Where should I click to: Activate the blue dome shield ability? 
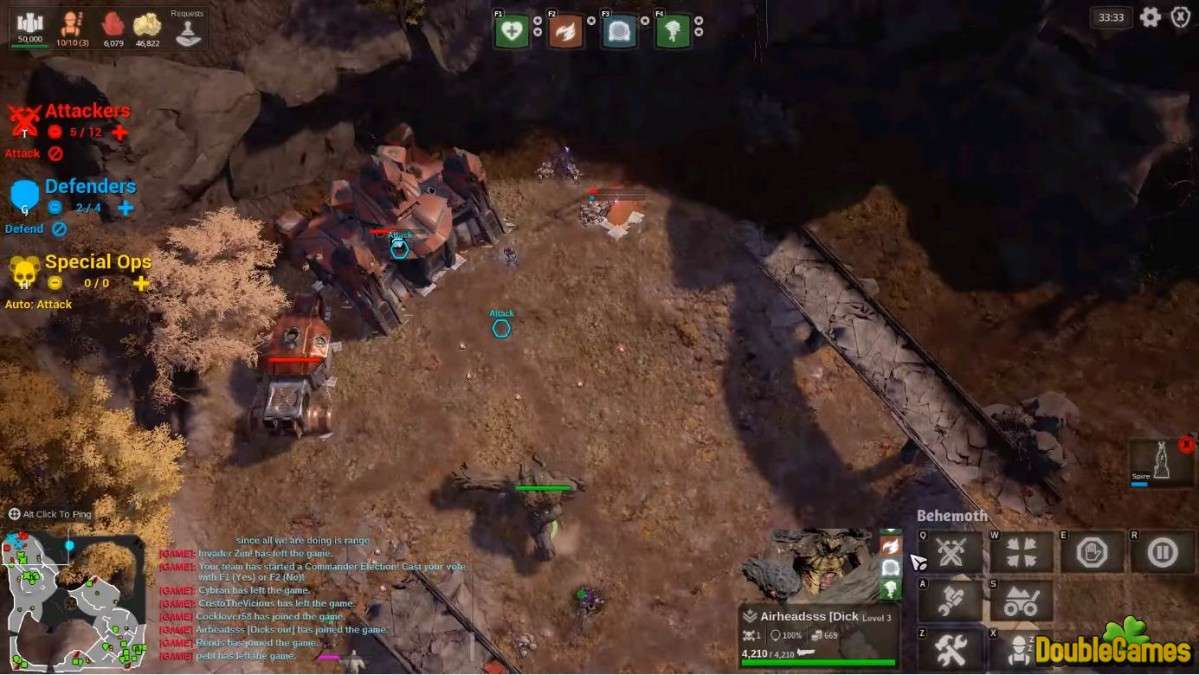(x=619, y=32)
